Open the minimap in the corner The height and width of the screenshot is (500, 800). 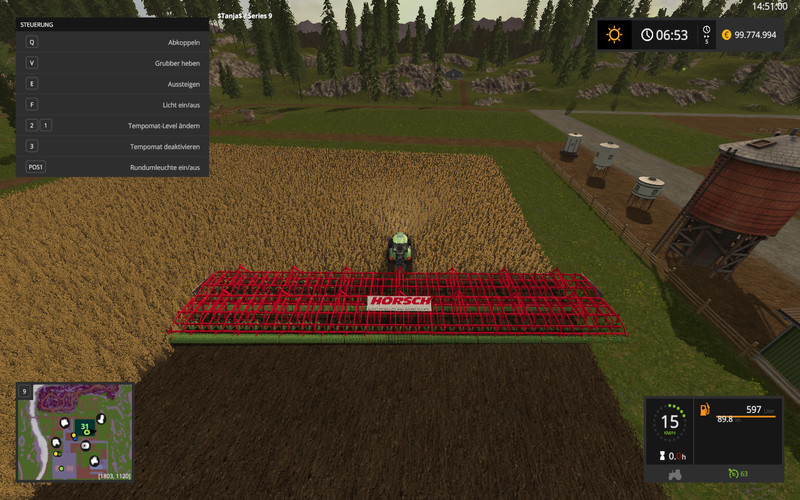pyautogui.click(x=74, y=432)
